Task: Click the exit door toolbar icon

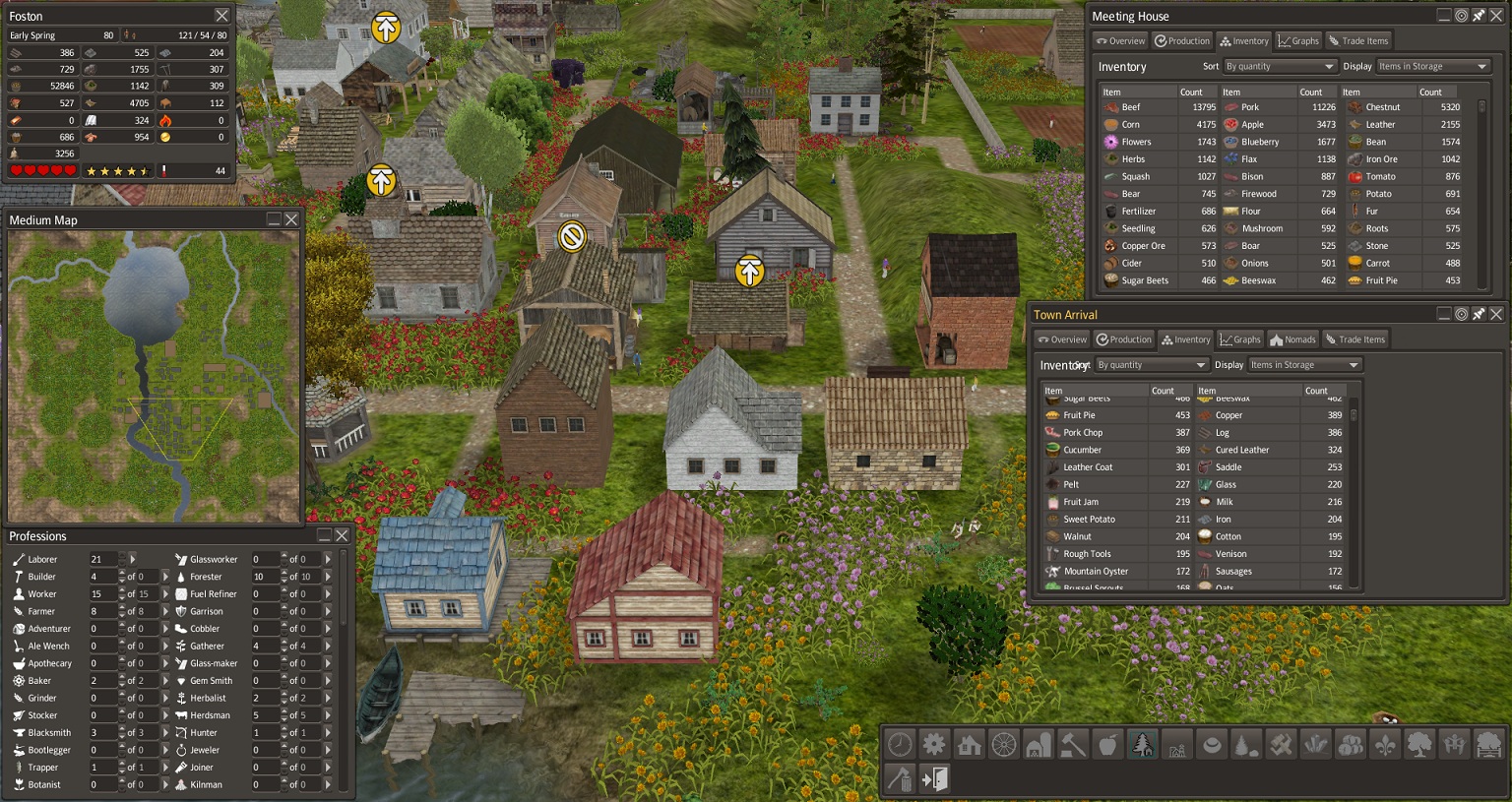Action: 934,779
